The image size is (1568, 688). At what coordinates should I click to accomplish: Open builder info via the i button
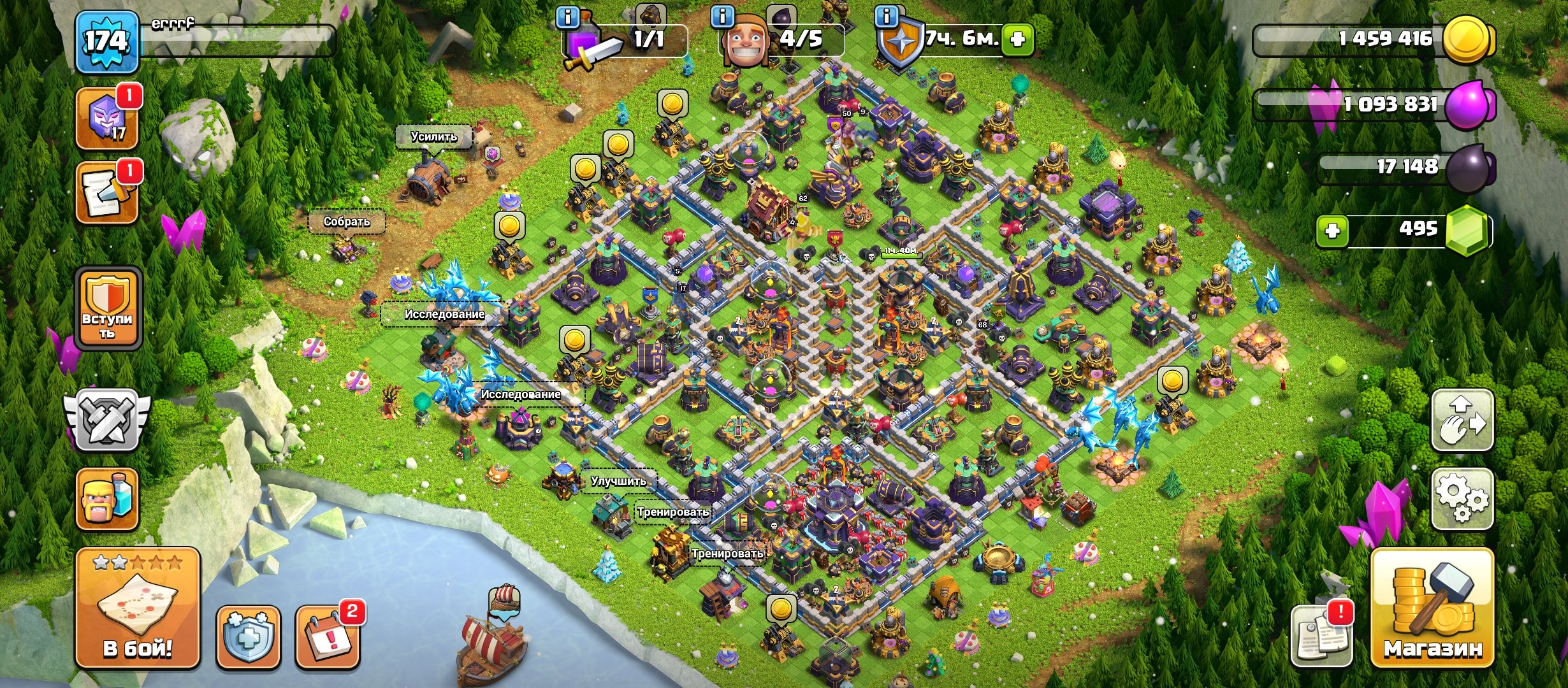coord(722,18)
